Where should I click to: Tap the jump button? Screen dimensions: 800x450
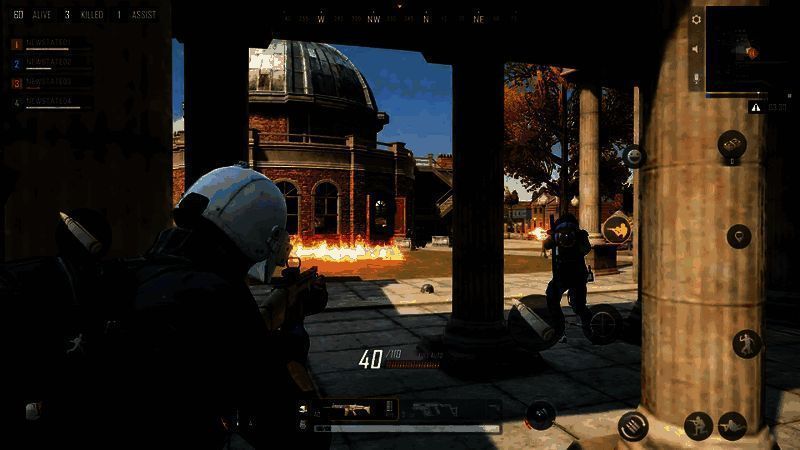(747, 343)
